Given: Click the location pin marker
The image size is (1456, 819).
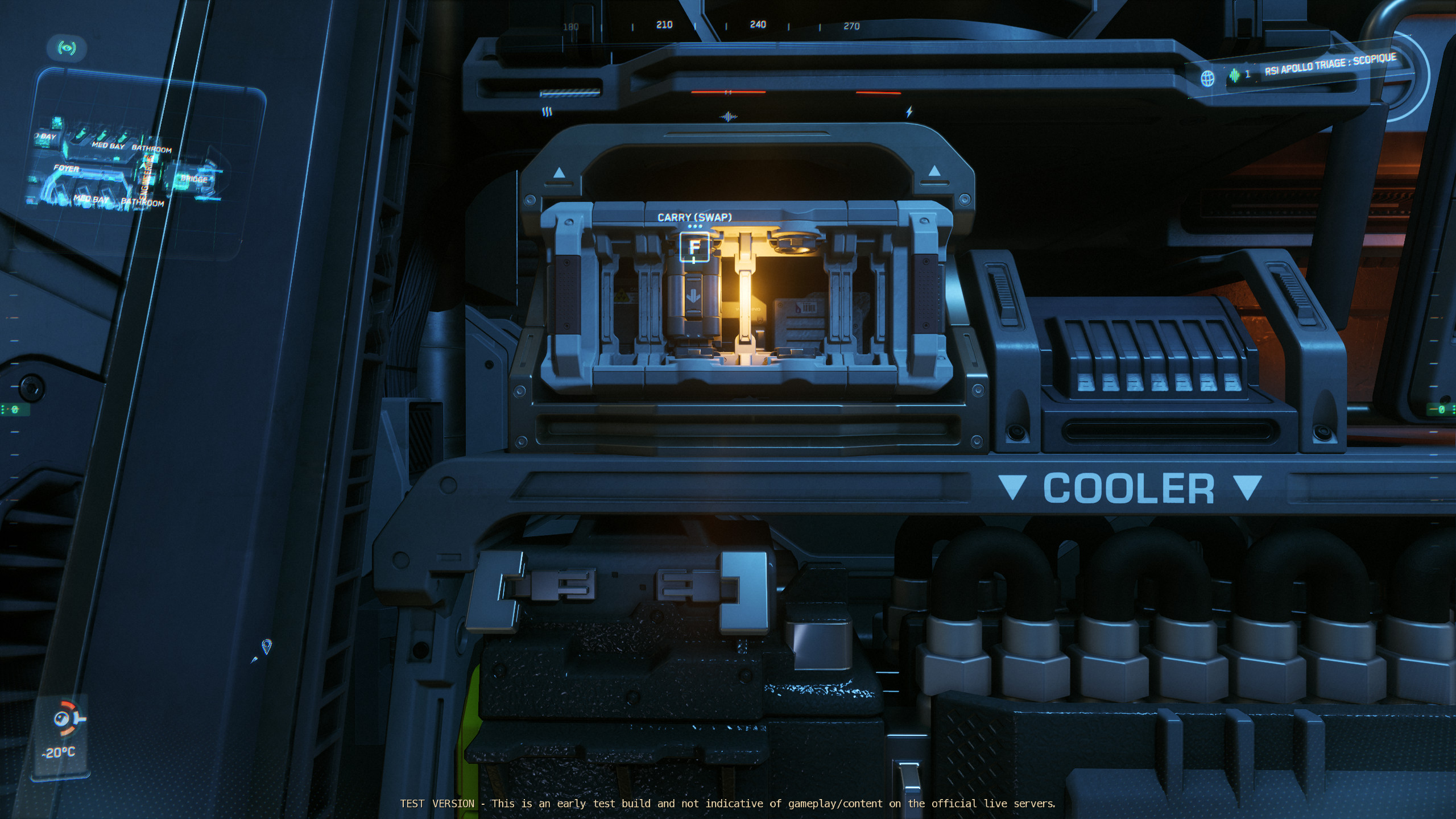Looking at the screenshot, I should click(266, 646).
